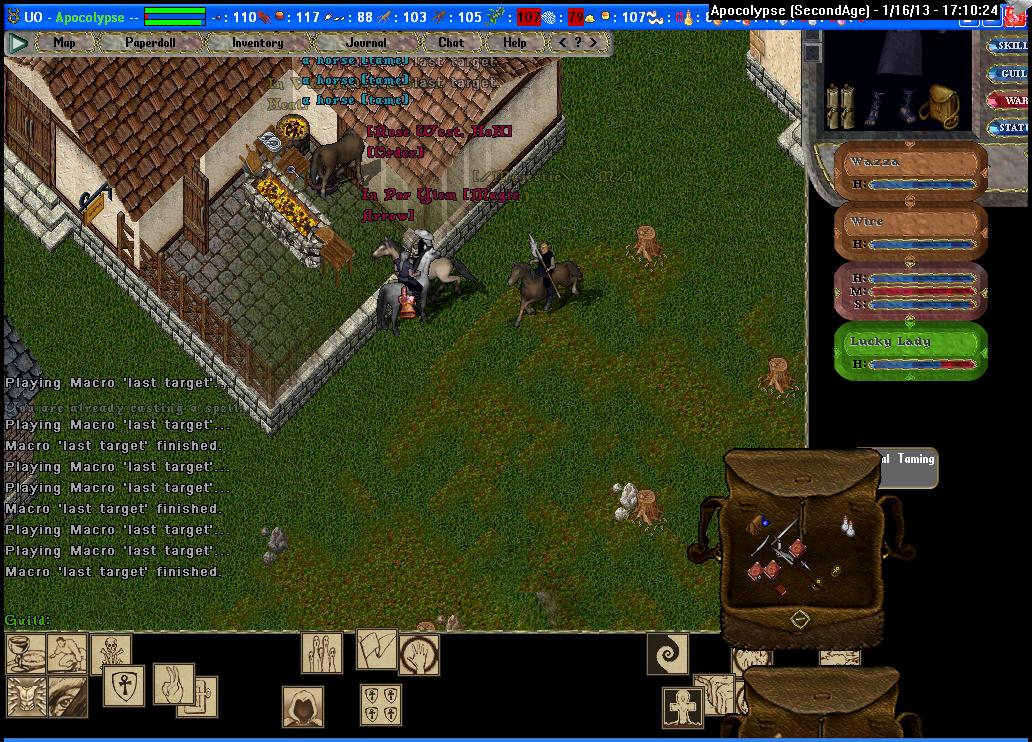Pick the white potion bottles in backpack
The image size is (1032, 742).
pyautogui.click(x=849, y=527)
